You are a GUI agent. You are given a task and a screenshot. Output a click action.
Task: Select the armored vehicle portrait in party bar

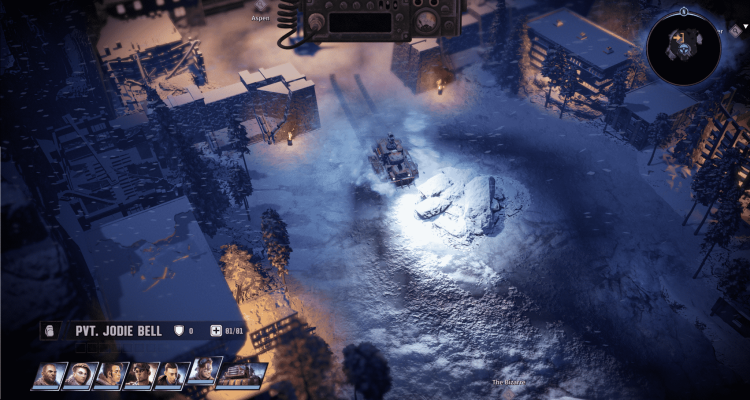click(241, 375)
